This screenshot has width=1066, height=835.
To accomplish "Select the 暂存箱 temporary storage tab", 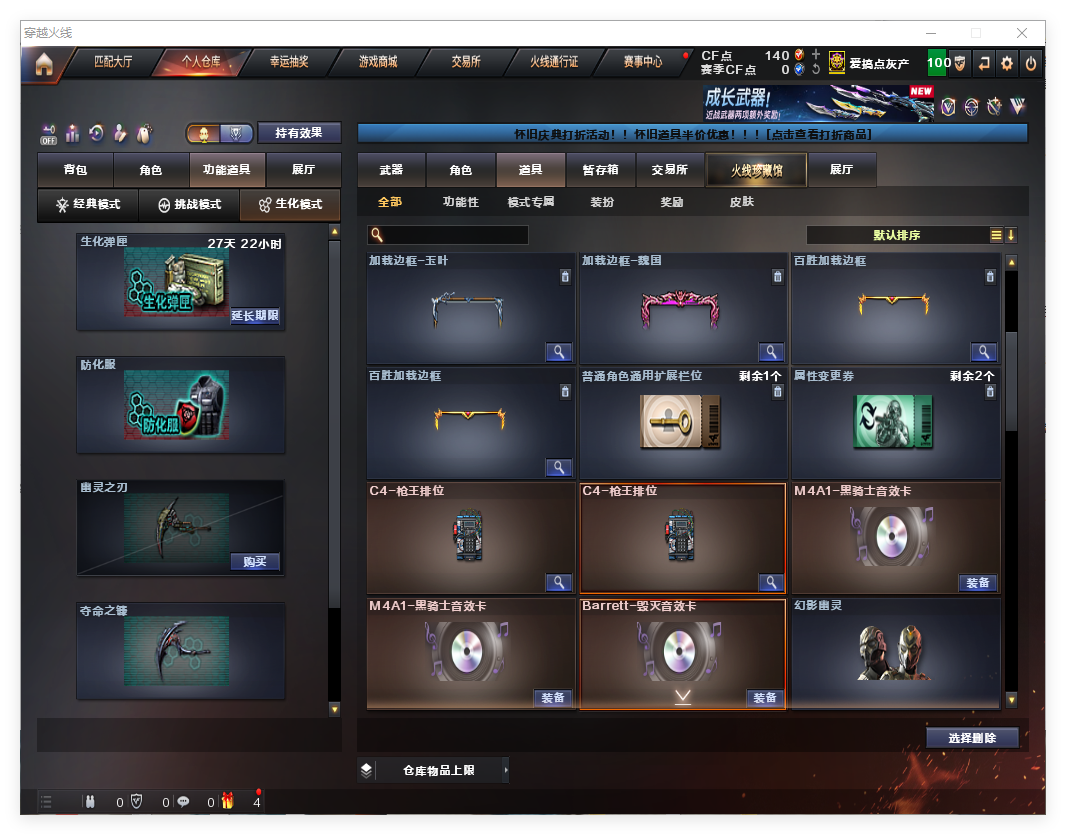I will [600, 170].
